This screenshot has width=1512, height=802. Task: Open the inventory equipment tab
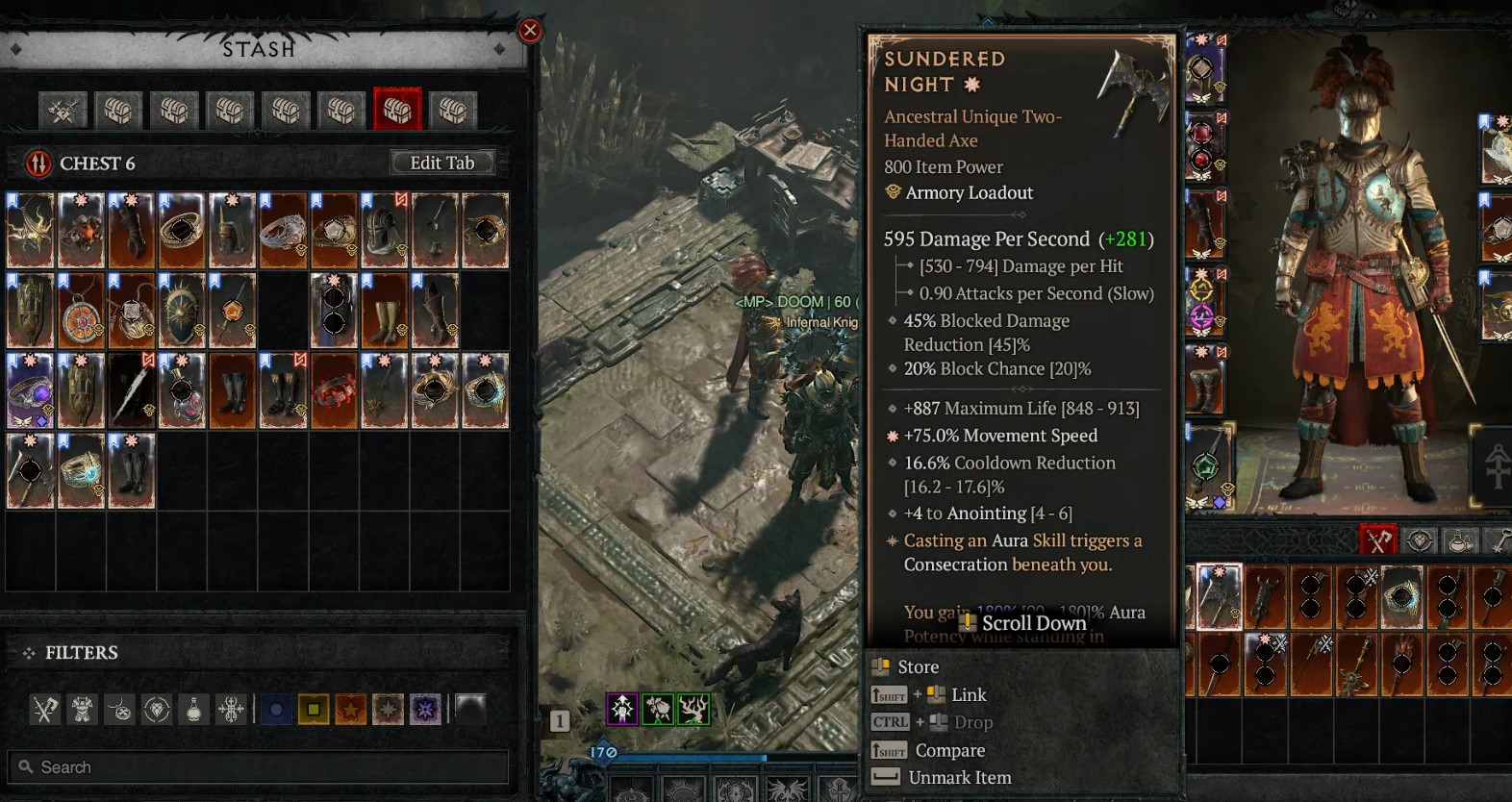1378,540
